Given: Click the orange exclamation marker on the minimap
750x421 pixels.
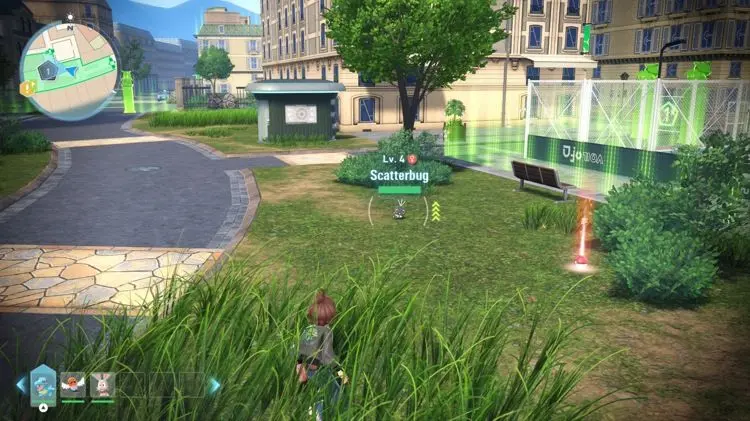Looking at the screenshot, I should pos(27,88).
